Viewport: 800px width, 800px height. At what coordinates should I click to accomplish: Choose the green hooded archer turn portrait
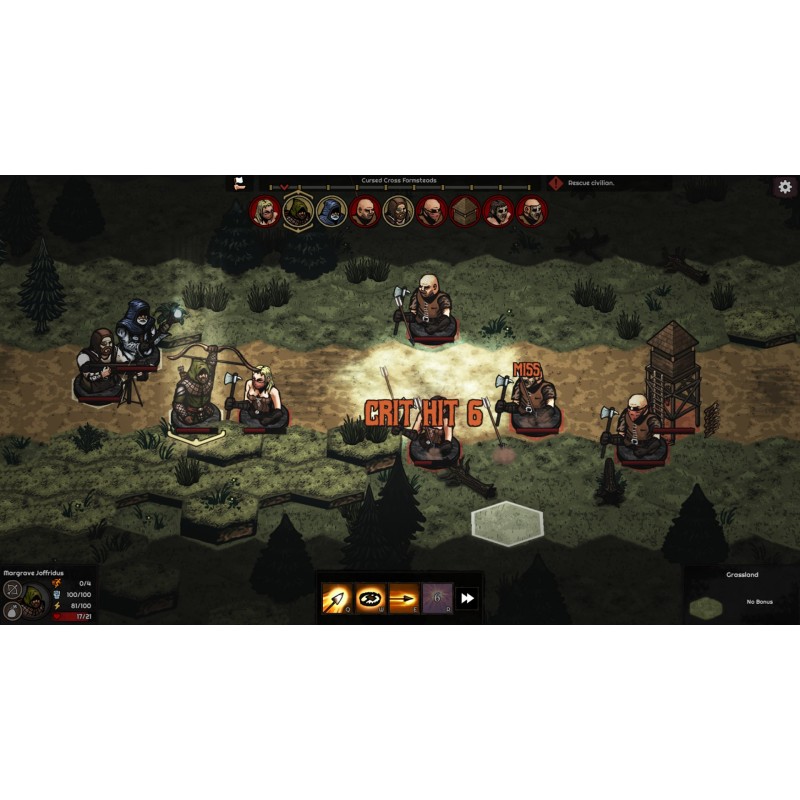(298, 210)
